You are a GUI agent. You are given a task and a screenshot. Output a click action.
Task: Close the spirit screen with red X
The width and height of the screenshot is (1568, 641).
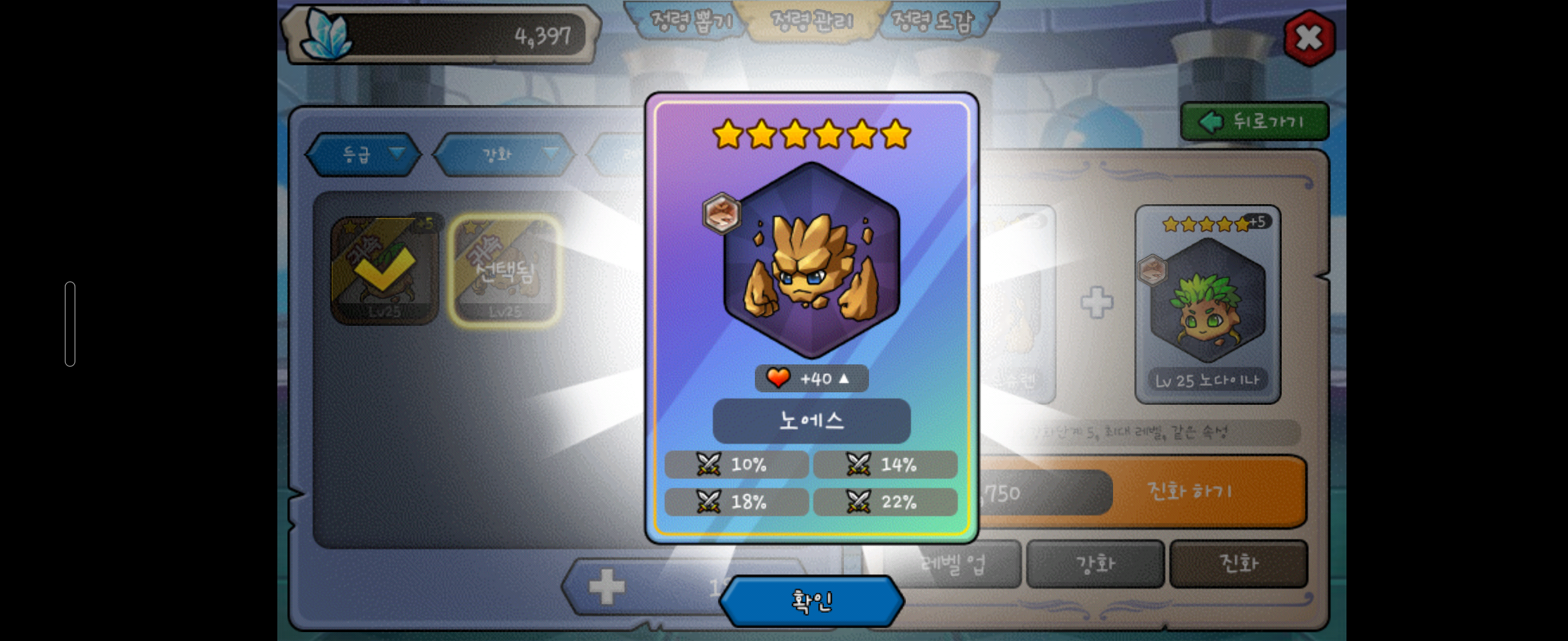pos(1308,38)
